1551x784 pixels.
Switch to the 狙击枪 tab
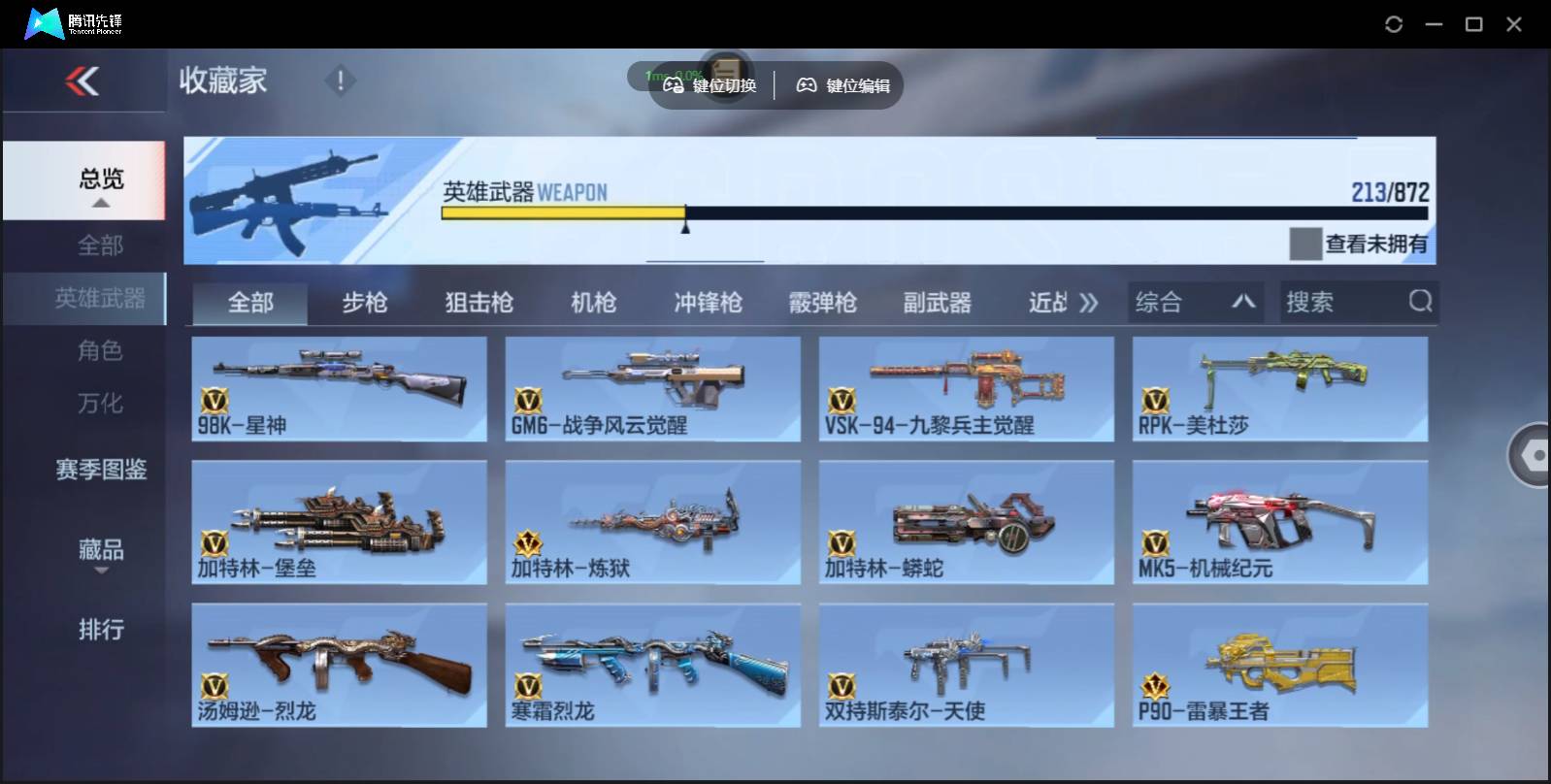(477, 302)
